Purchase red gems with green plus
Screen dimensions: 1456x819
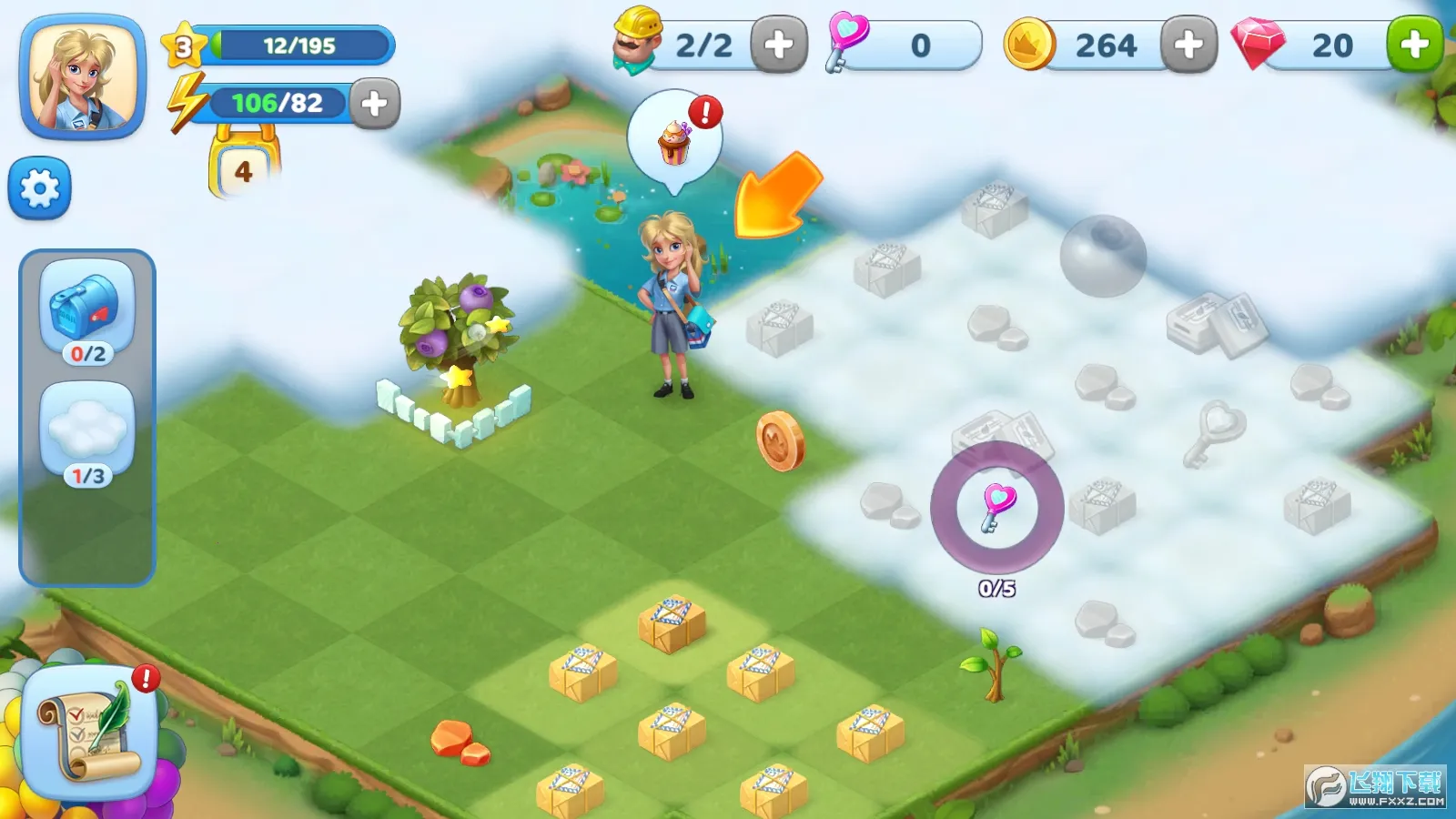(1414, 45)
